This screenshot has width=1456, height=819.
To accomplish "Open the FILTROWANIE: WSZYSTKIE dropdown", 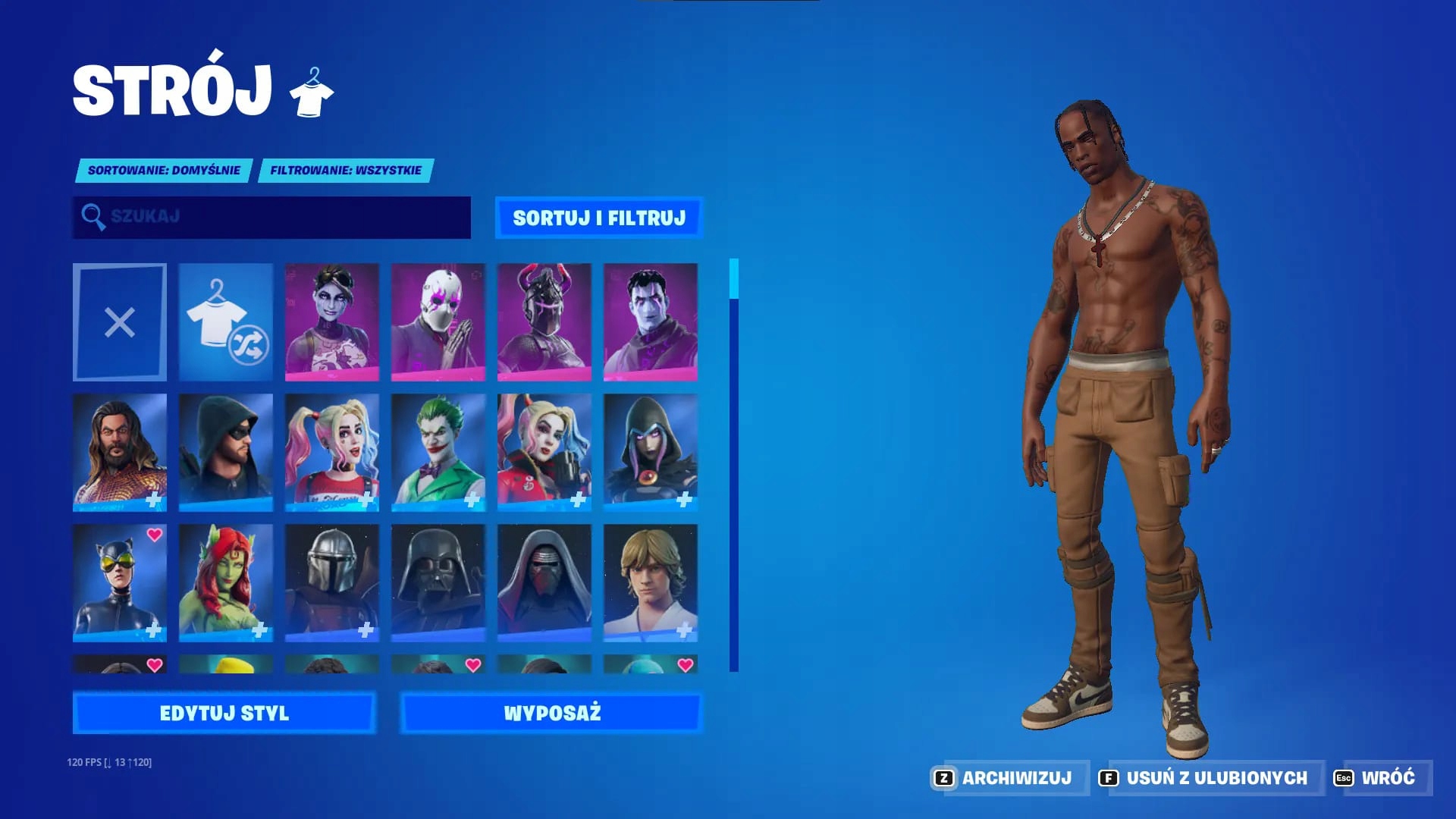I will (x=345, y=171).
